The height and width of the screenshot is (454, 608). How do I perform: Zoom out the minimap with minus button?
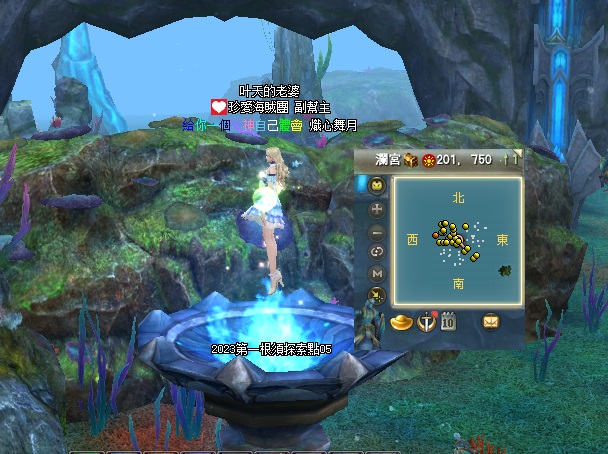click(376, 231)
